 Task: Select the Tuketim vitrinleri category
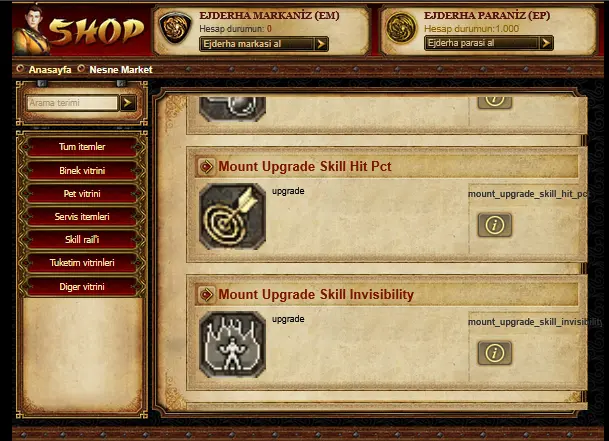click(x=82, y=263)
